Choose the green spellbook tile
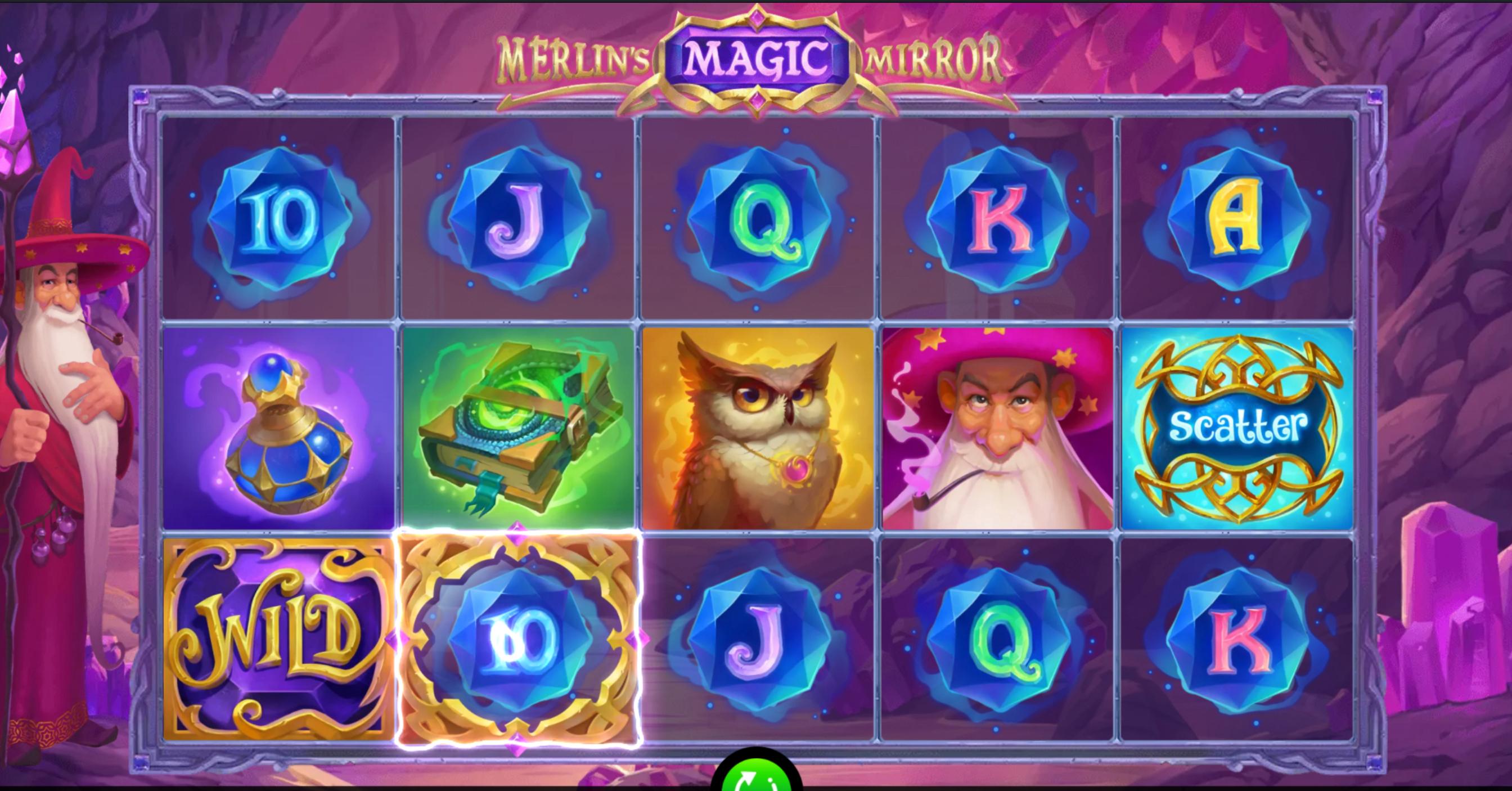 point(517,428)
